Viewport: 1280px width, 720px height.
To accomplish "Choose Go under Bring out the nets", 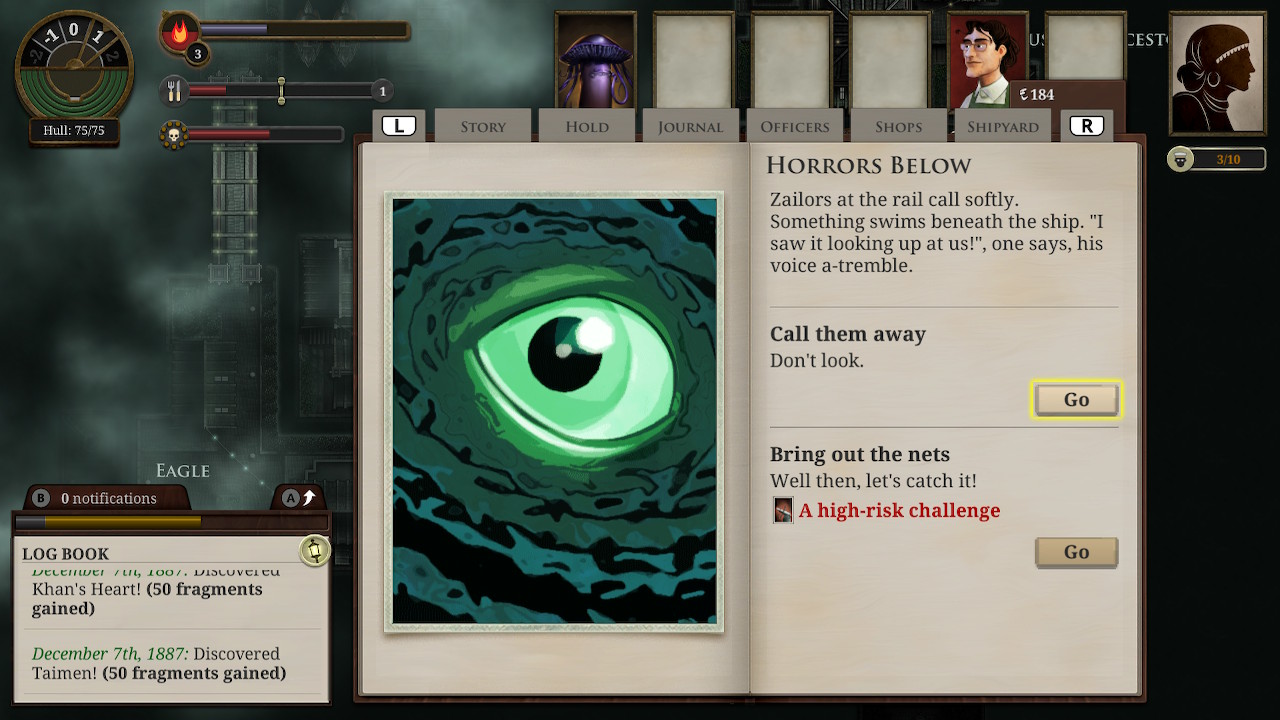I will (x=1076, y=552).
